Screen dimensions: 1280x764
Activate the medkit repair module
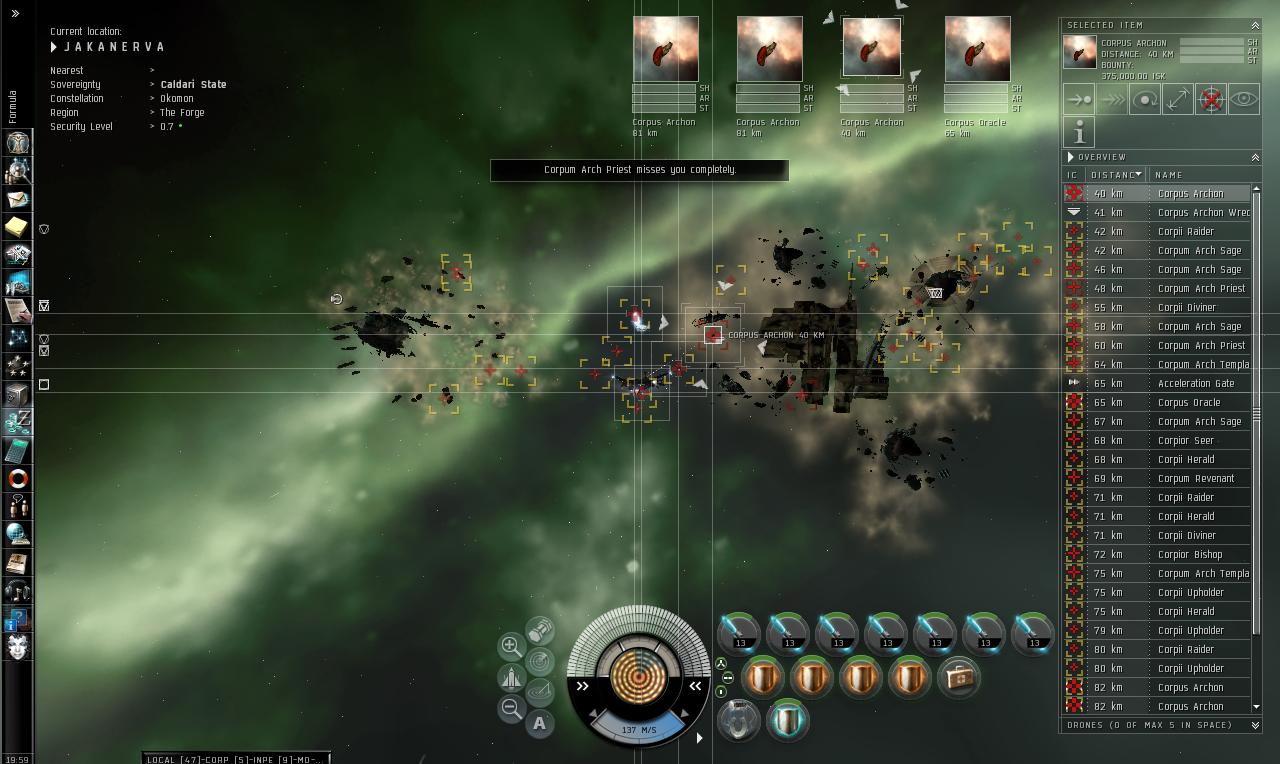959,677
